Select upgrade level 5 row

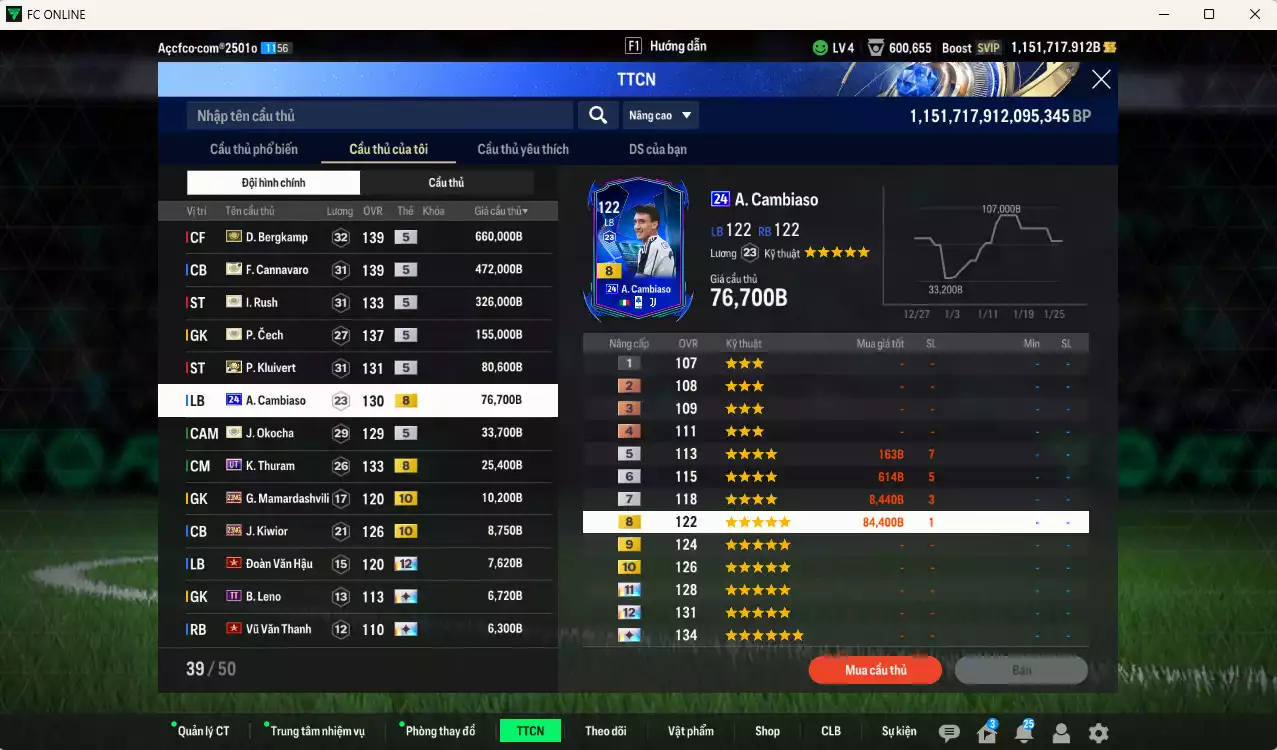(835, 454)
